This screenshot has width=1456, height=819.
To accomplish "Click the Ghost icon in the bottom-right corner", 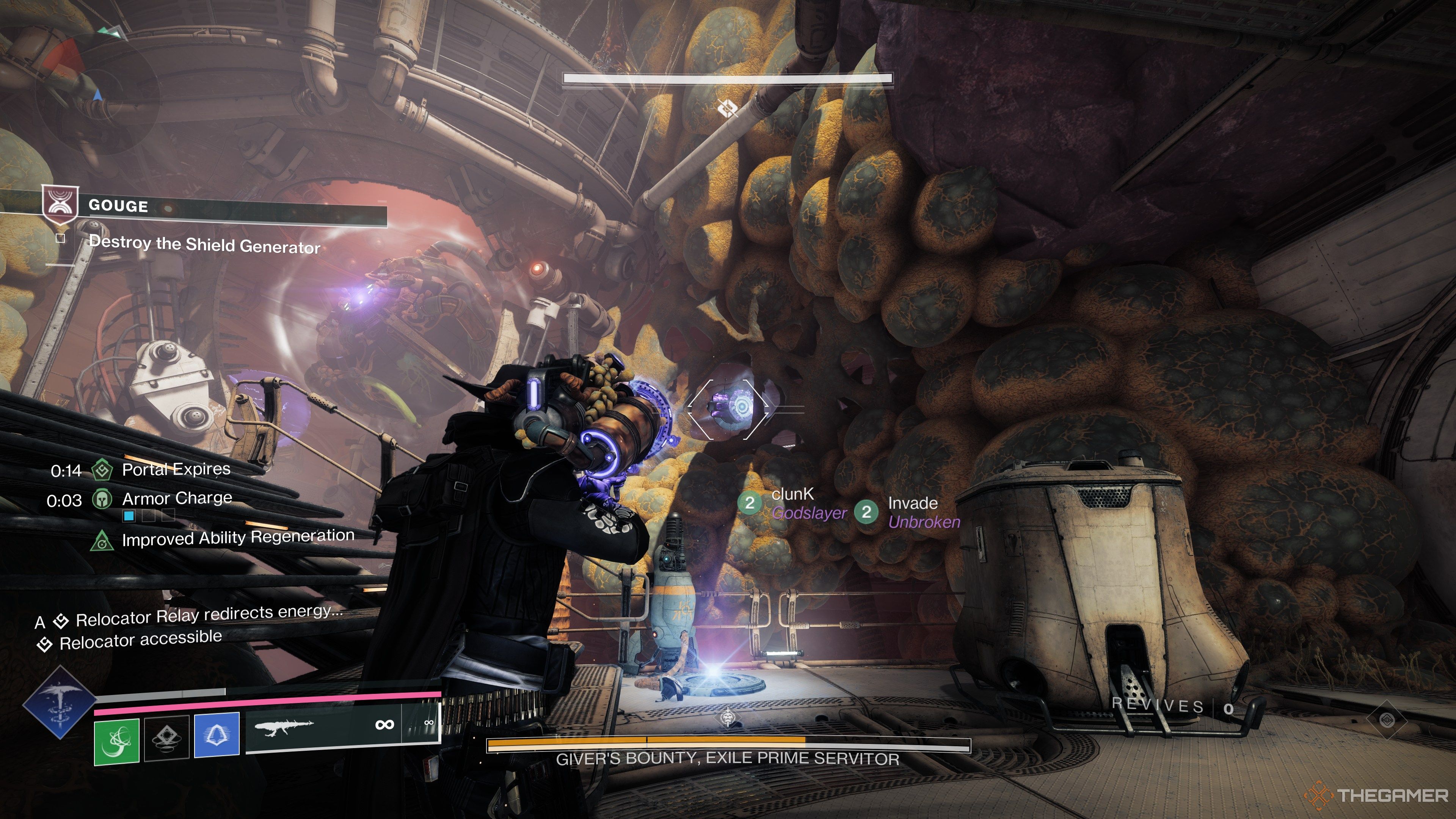I will [x=1387, y=720].
